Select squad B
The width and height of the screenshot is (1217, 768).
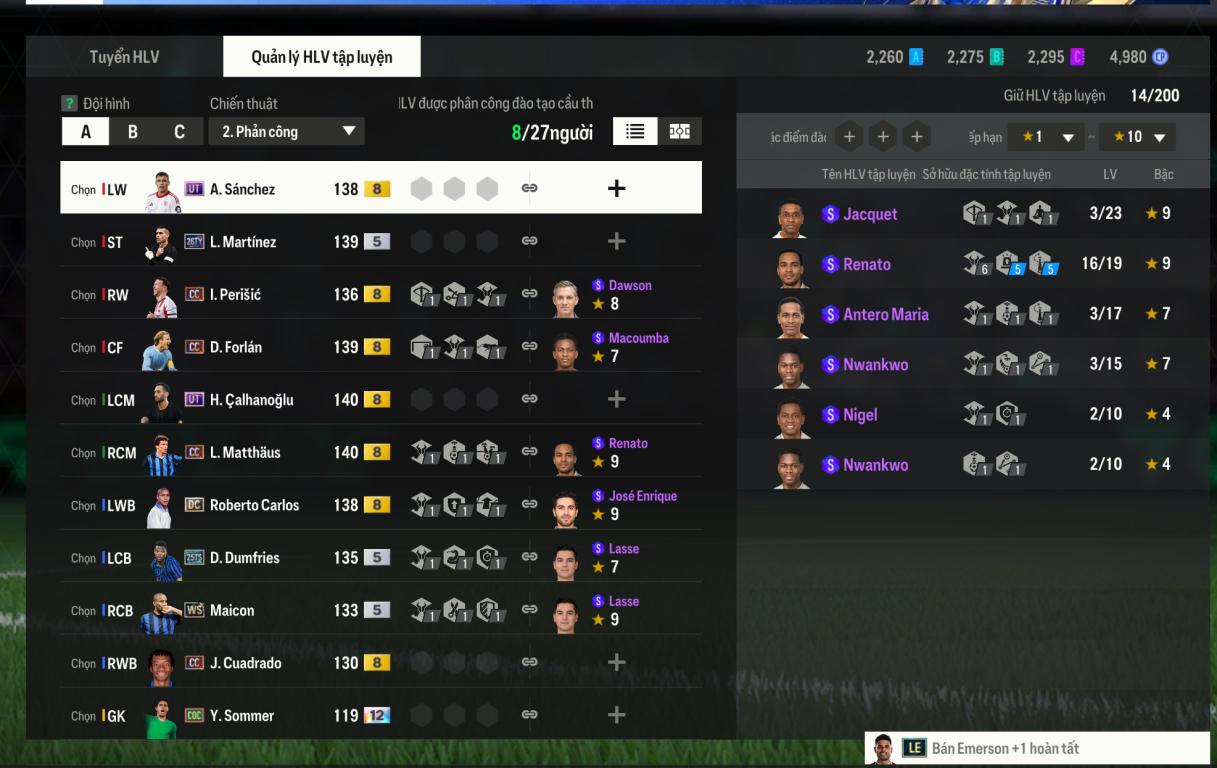point(132,131)
